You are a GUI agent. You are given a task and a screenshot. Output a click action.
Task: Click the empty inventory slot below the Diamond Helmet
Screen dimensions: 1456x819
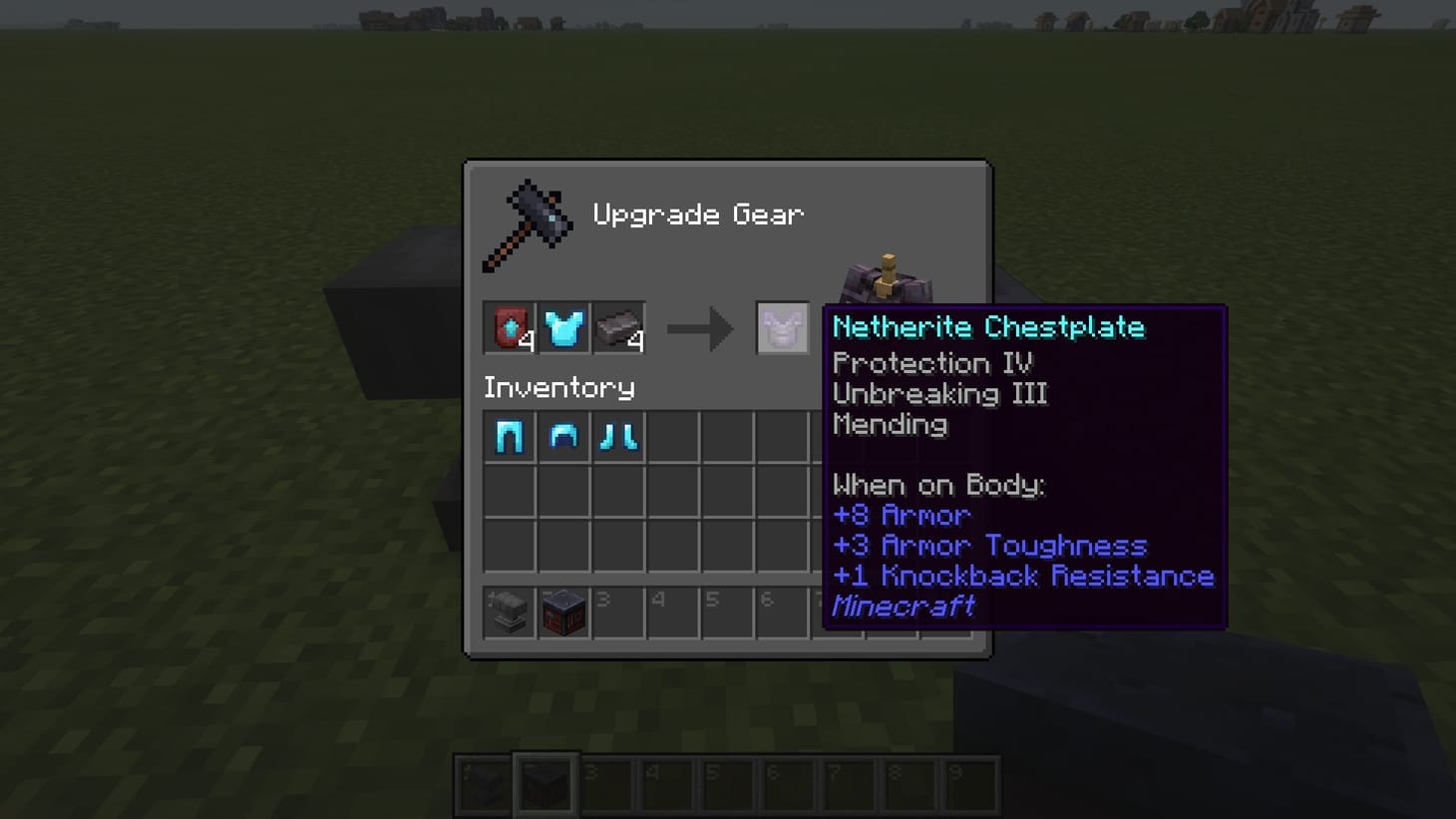point(564,489)
